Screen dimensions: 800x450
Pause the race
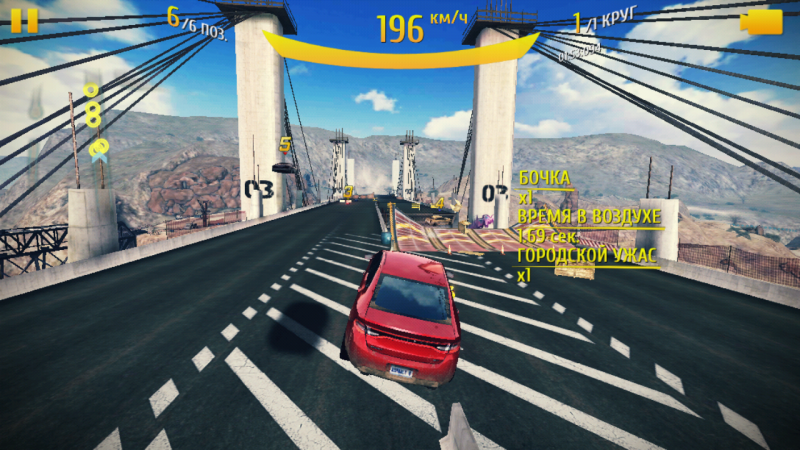coord(24,21)
